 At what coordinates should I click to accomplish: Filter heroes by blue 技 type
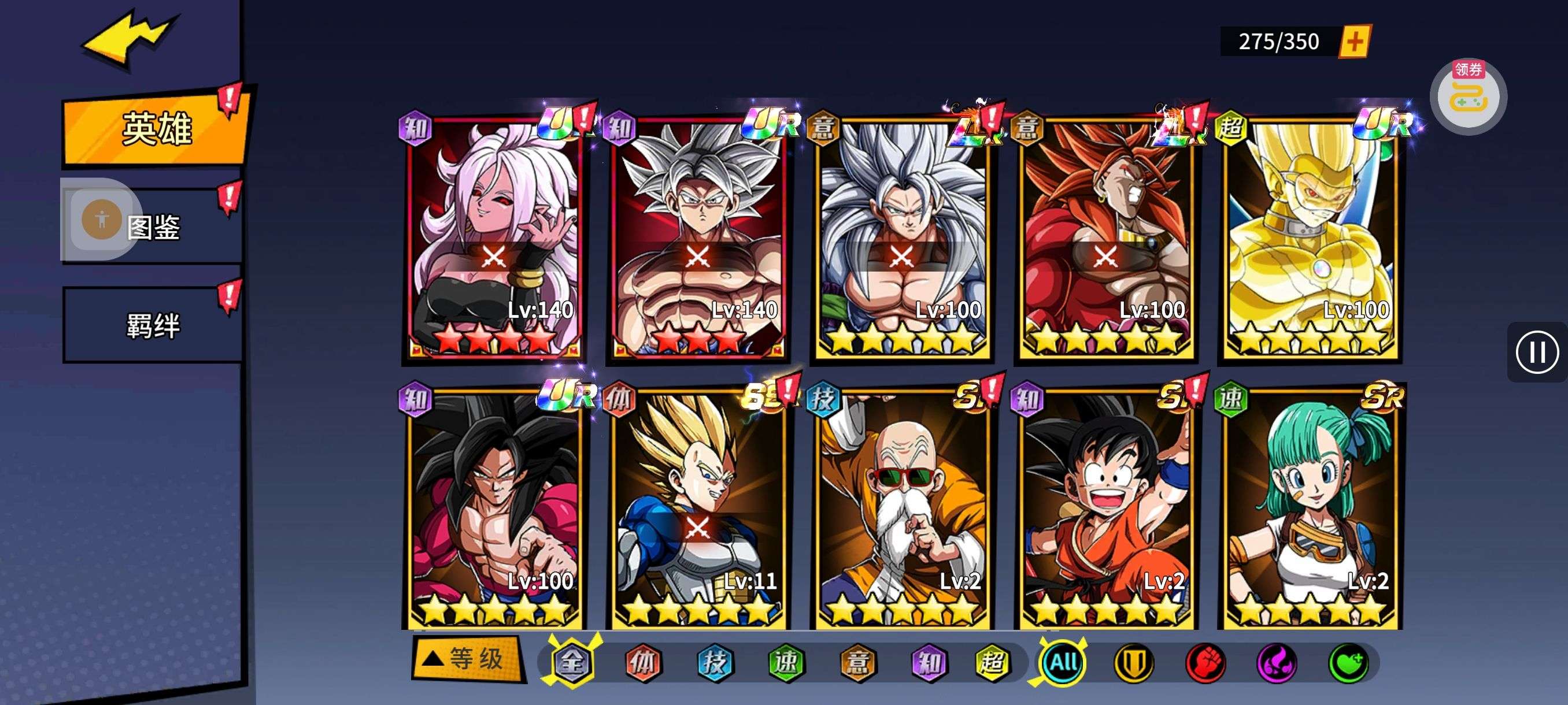tap(715, 662)
